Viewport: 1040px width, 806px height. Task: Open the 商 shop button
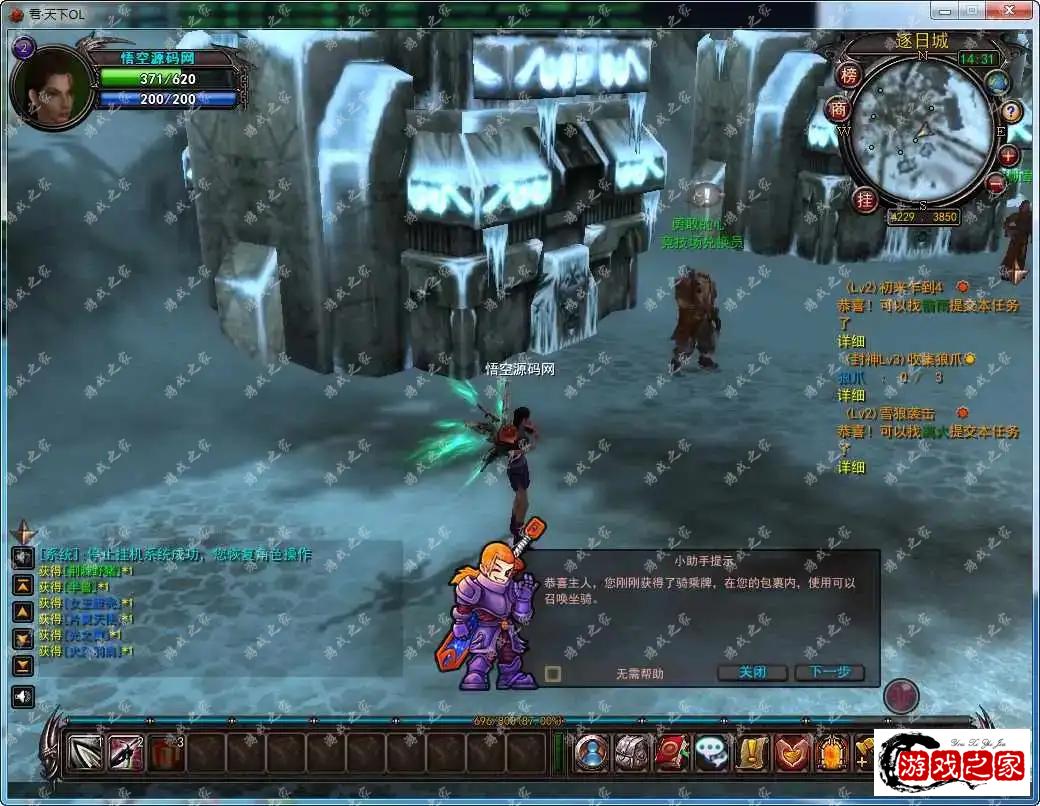tap(838, 110)
